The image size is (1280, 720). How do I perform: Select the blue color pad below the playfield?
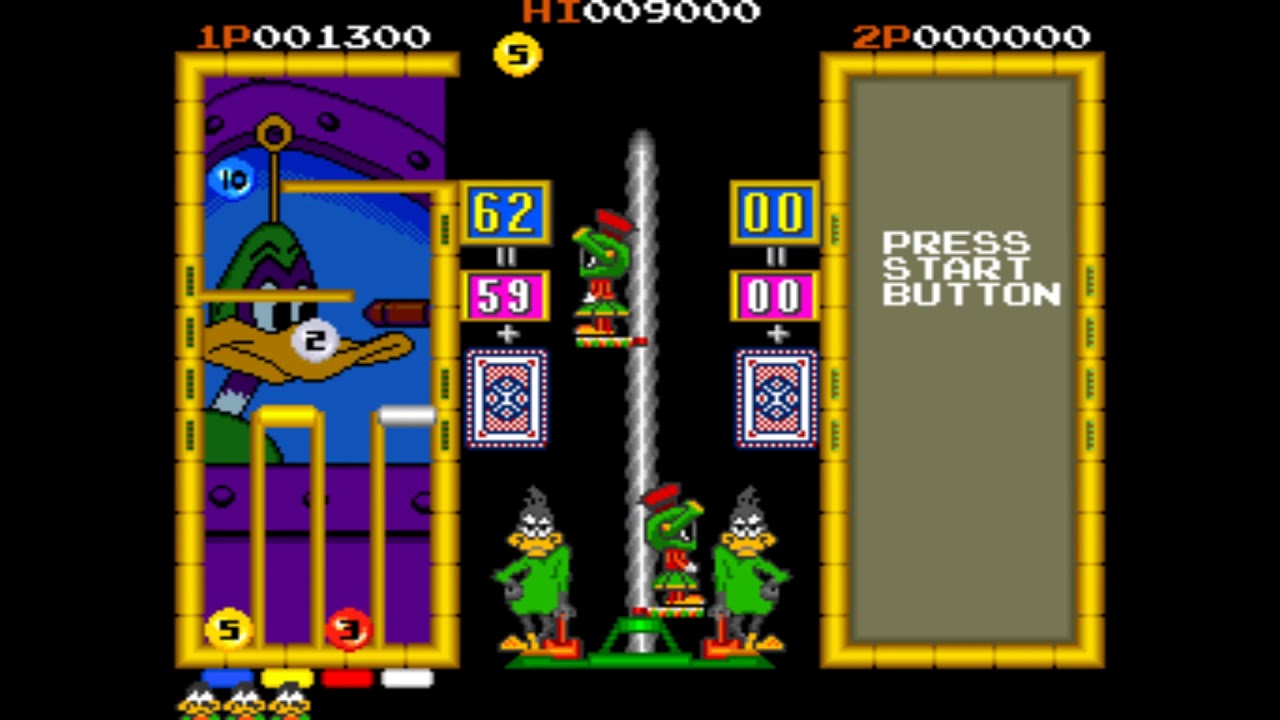(226, 678)
